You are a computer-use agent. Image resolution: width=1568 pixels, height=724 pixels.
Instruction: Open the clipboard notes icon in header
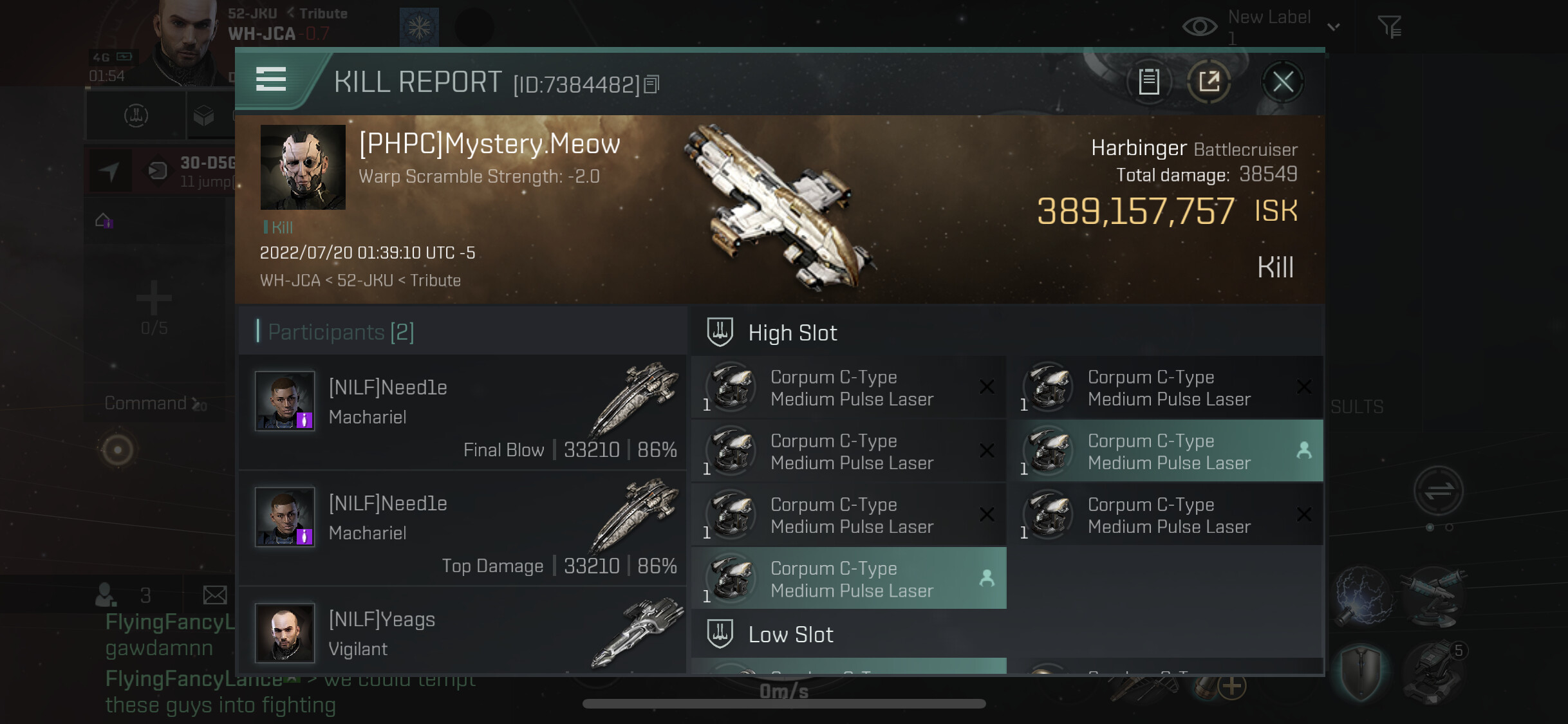coord(1149,82)
